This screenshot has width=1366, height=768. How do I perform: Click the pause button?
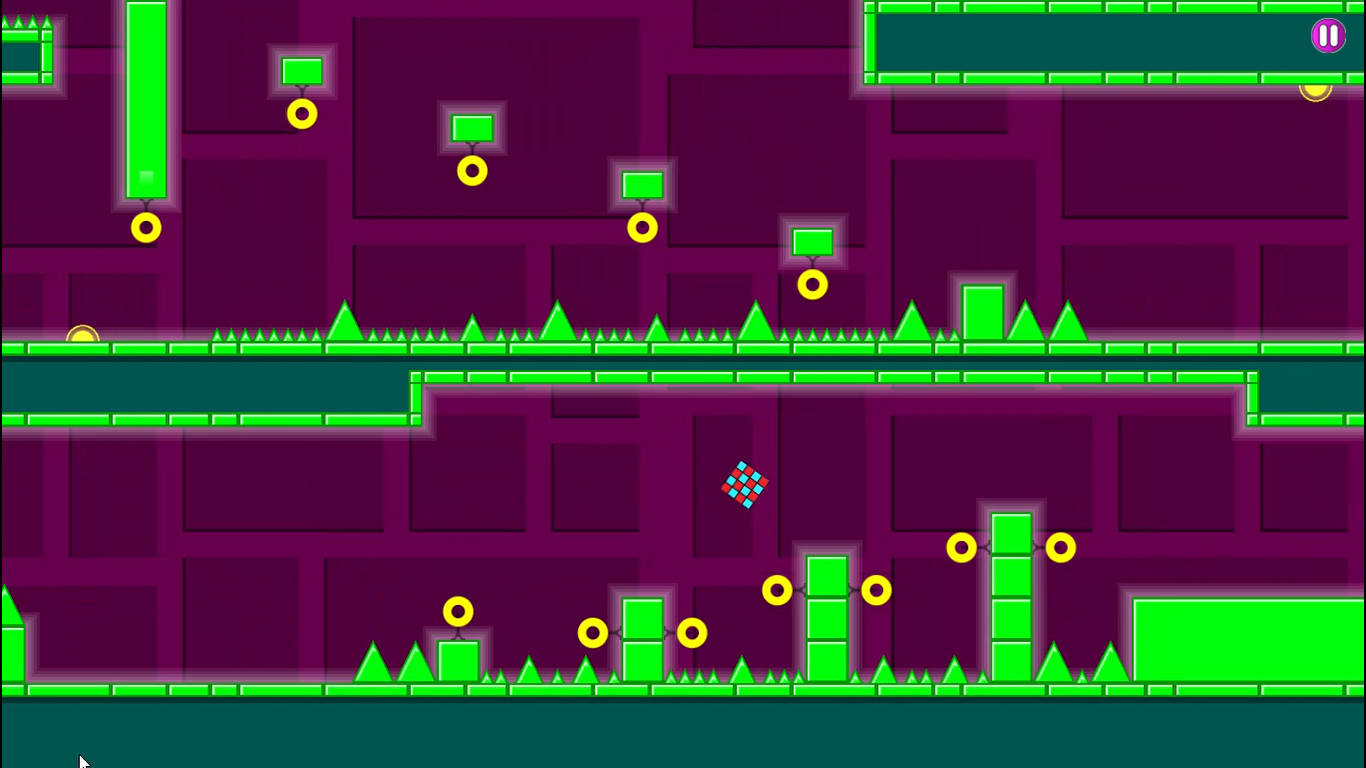point(1328,36)
